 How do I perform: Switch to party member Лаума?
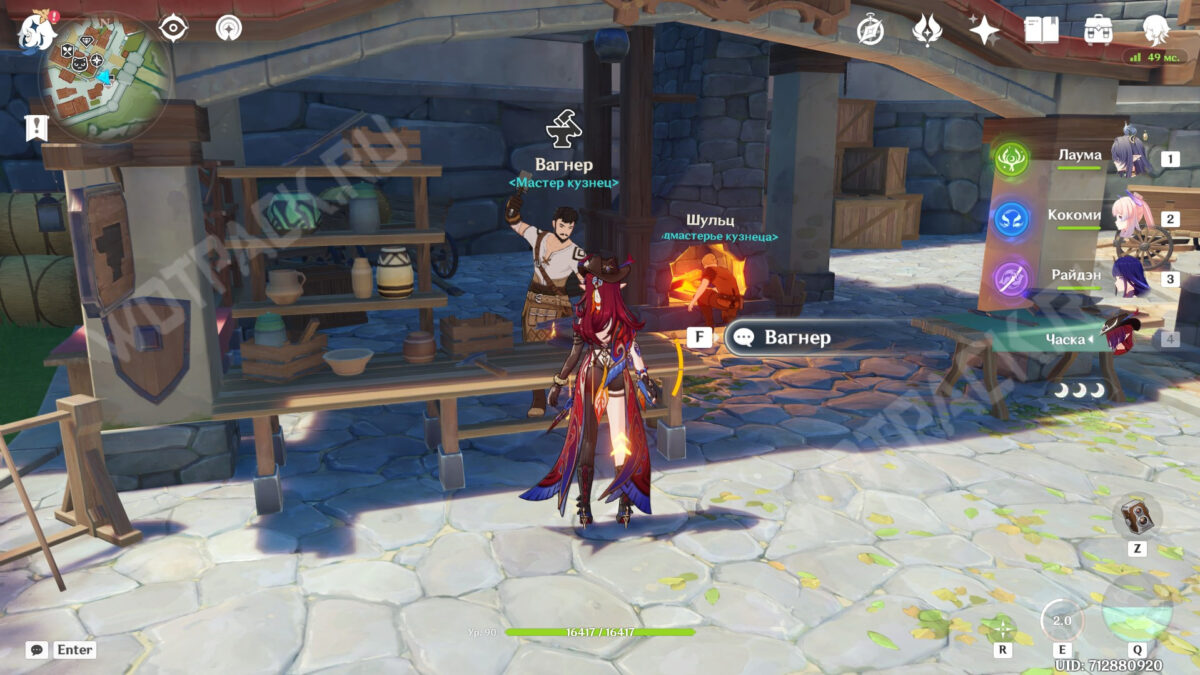point(1080,156)
